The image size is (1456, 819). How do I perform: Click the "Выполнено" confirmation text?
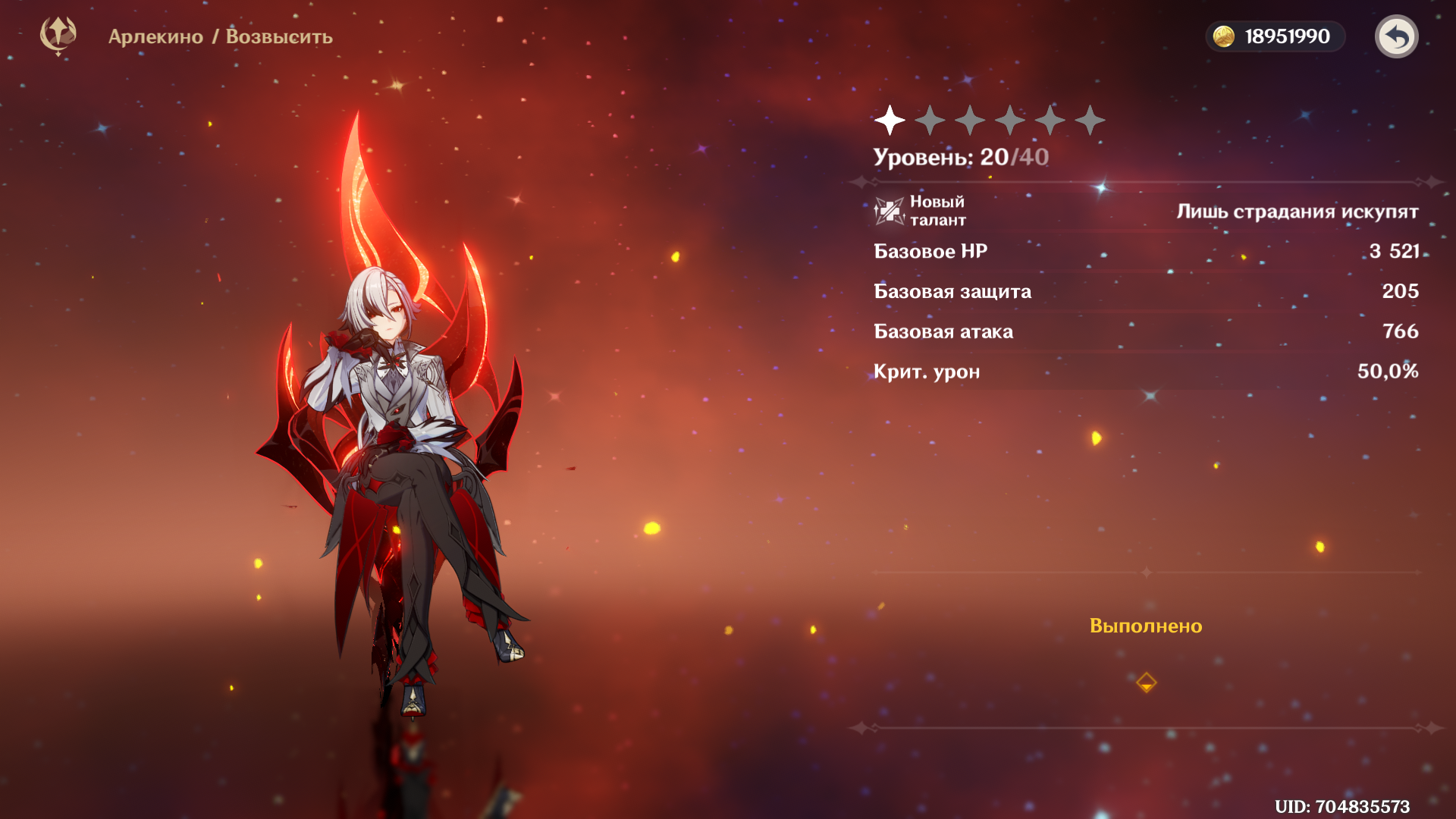pos(1145,626)
